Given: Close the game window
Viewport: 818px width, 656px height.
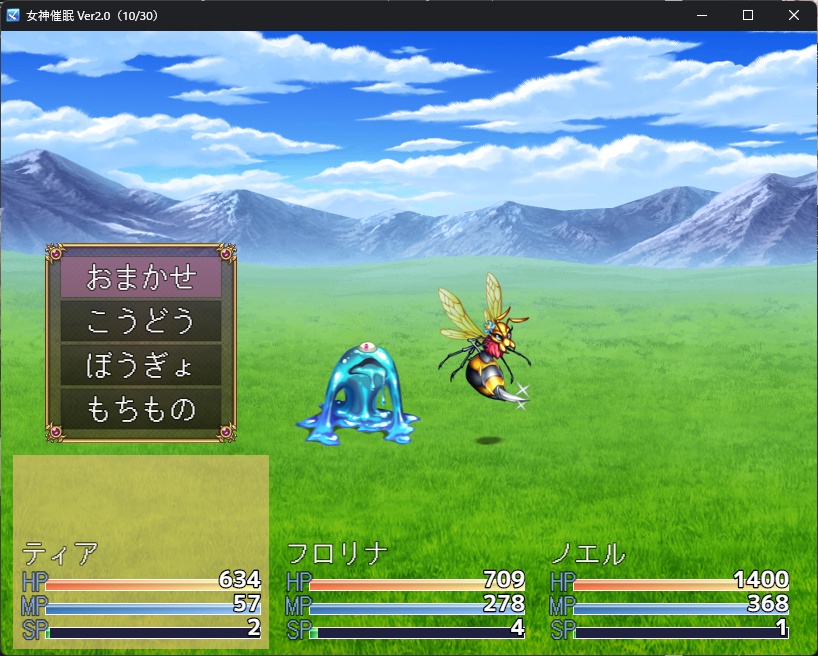Looking at the screenshot, I should coord(794,16).
